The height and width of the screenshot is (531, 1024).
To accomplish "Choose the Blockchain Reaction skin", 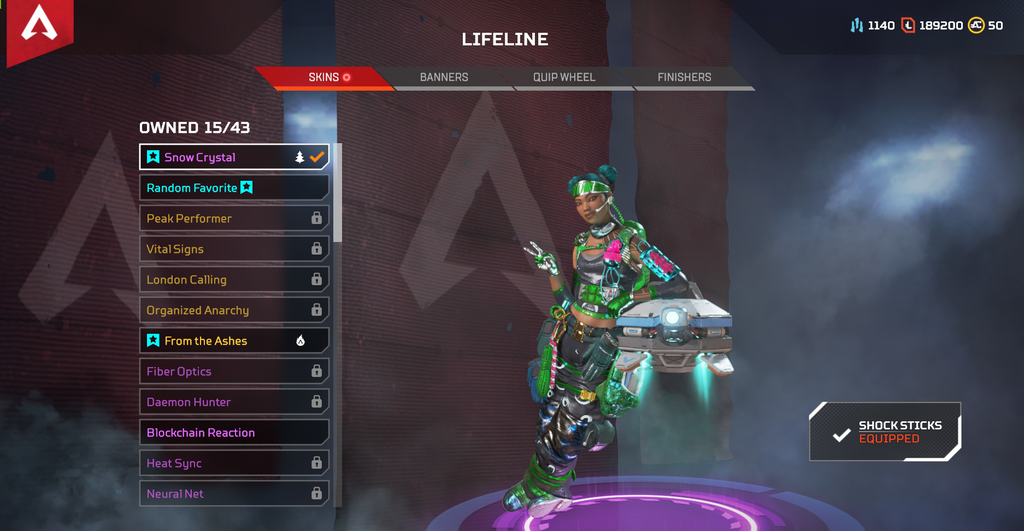I will point(234,433).
